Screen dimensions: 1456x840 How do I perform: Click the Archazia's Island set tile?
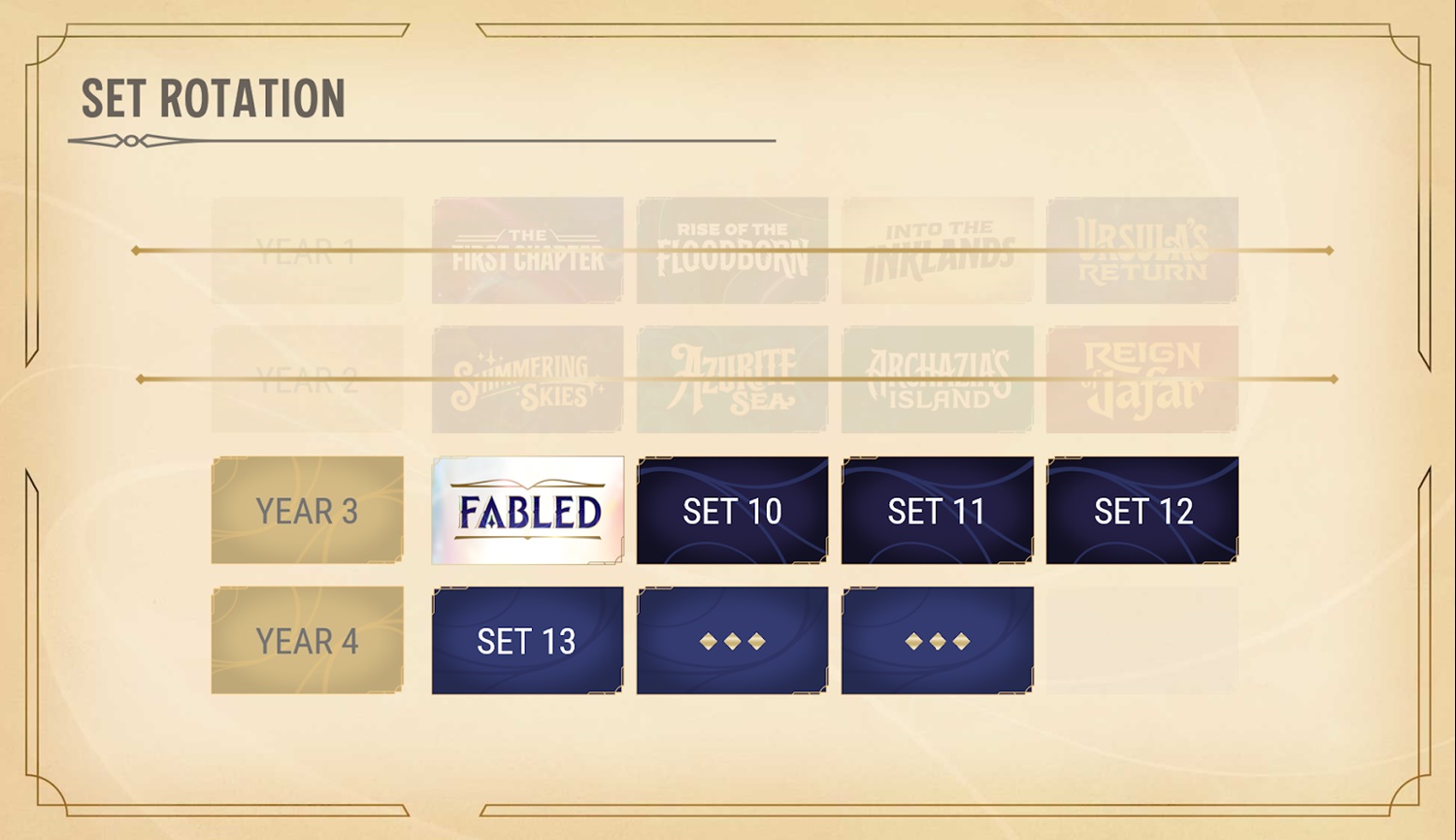pyautogui.click(x=937, y=380)
